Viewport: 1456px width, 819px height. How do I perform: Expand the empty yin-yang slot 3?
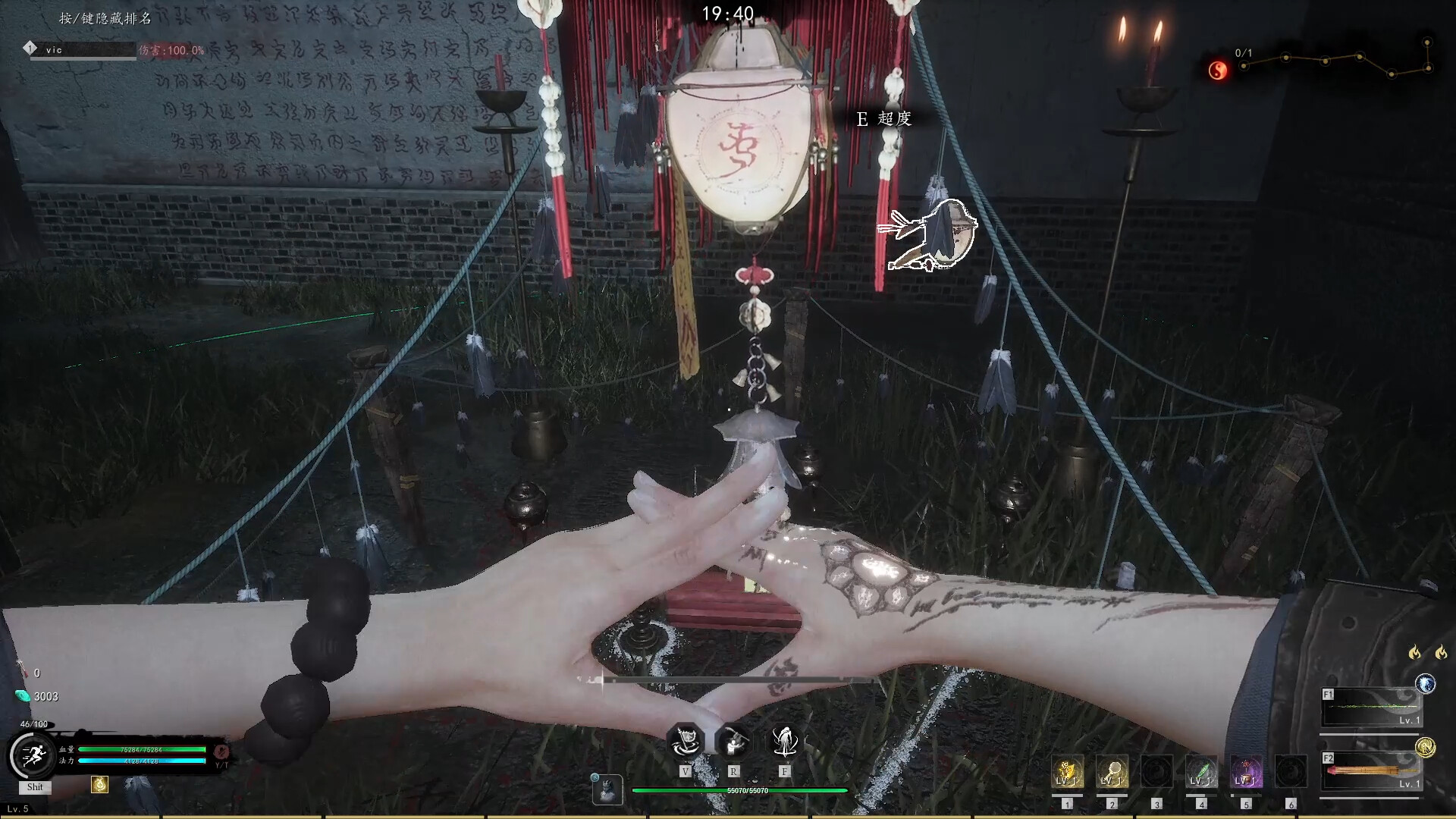tap(1157, 770)
